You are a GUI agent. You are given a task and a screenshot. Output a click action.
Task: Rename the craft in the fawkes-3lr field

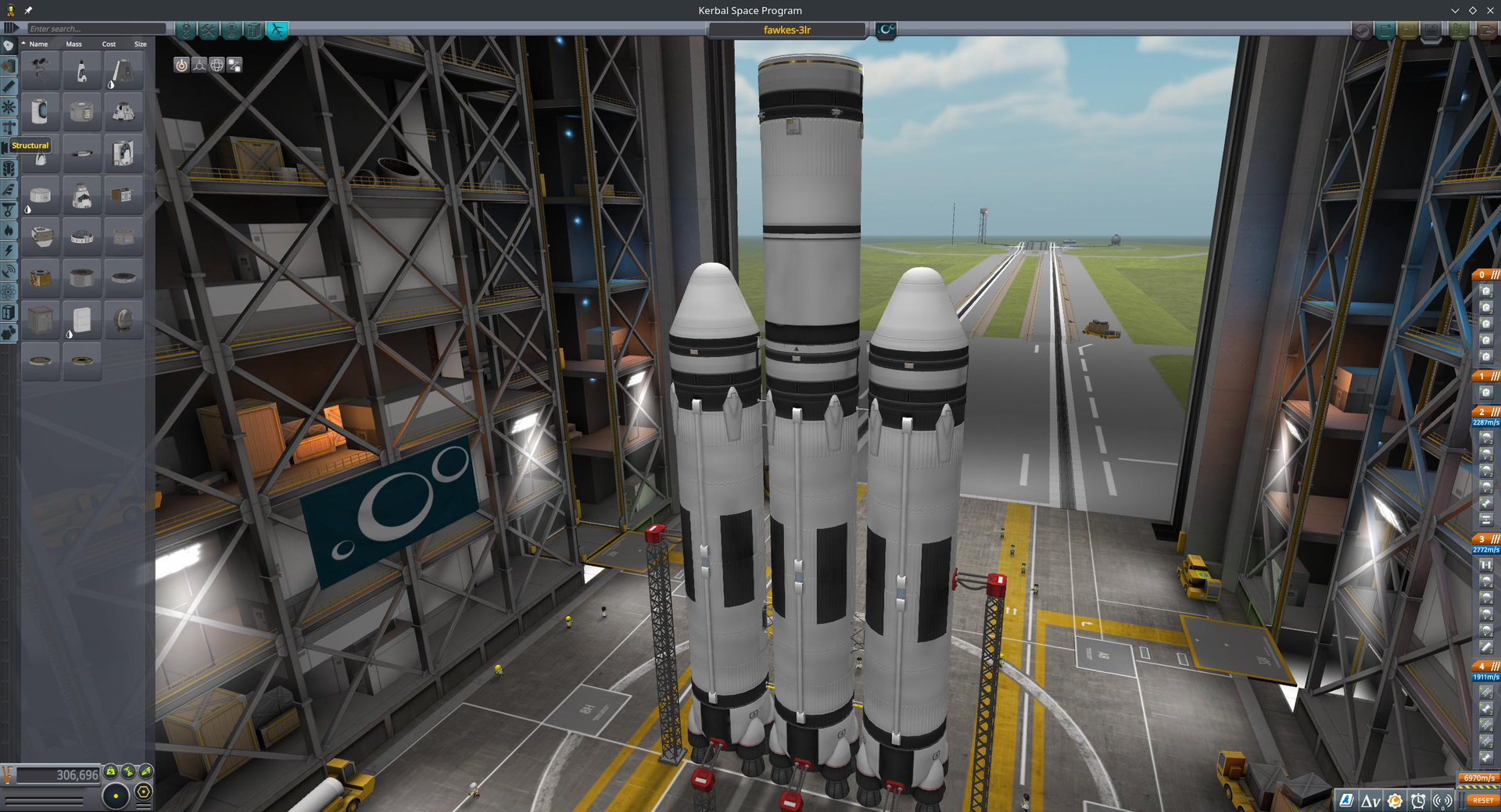click(x=786, y=30)
